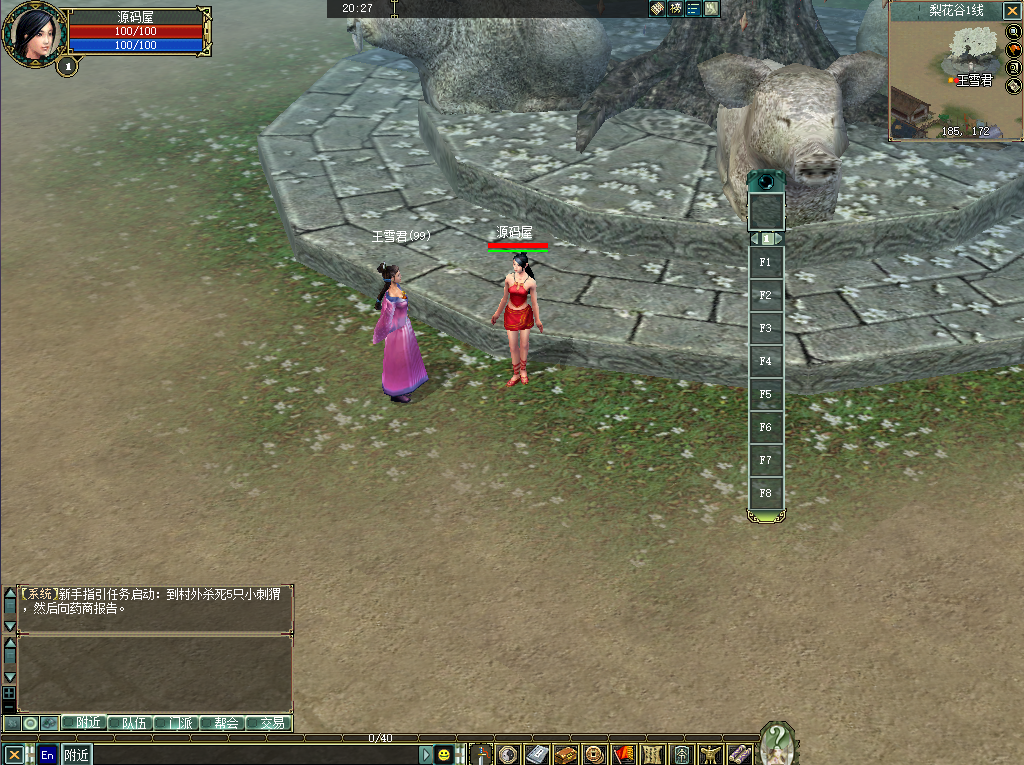Image resolution: width=1024 pixels, height=765 pixels.
Task: Click the player portrait of 源码屋
Action: (34, 35)
